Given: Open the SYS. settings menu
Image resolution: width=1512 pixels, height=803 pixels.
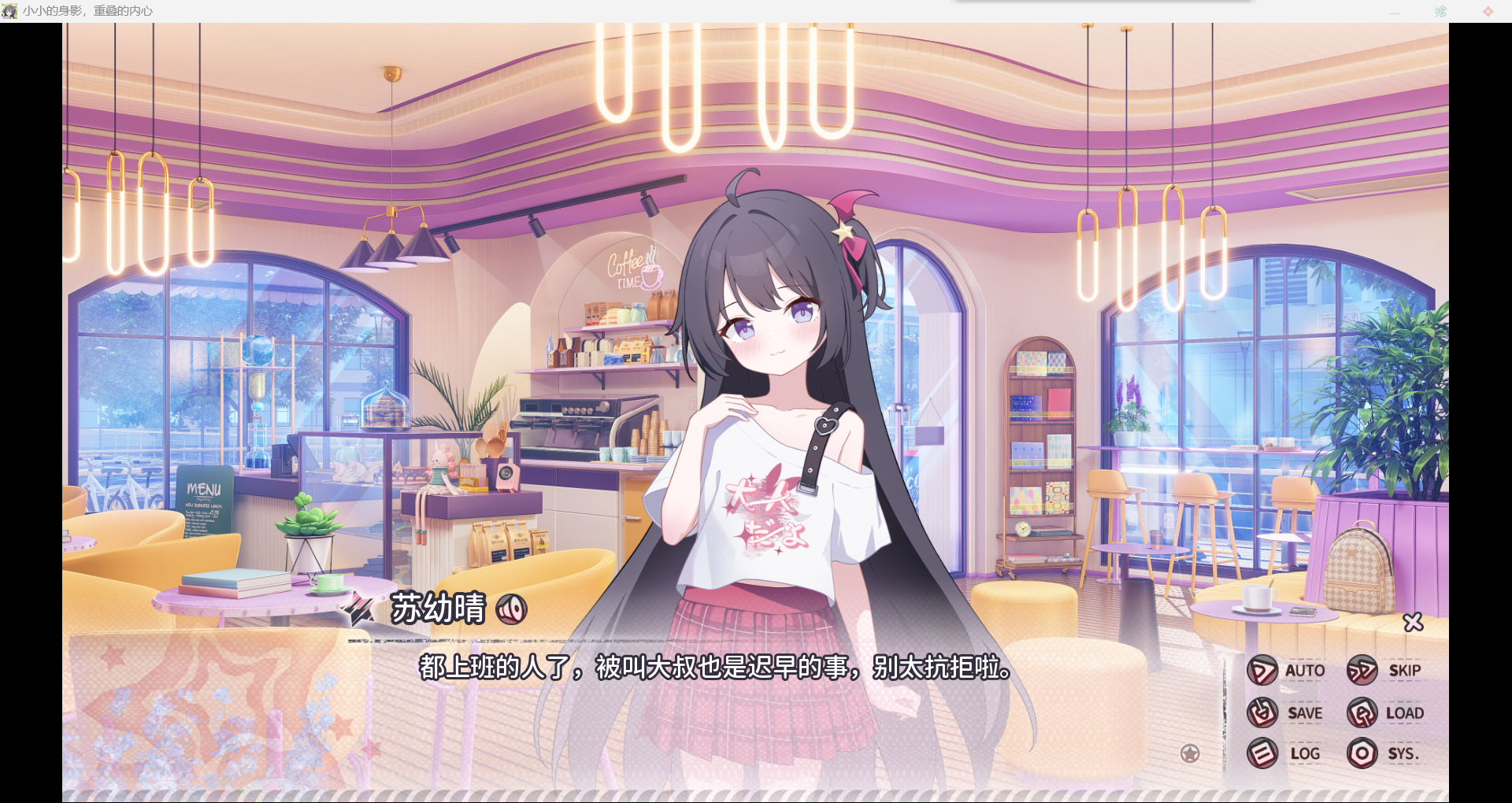Looking at the screenshot, I should pyautogui.click(x=1383, y=753).
